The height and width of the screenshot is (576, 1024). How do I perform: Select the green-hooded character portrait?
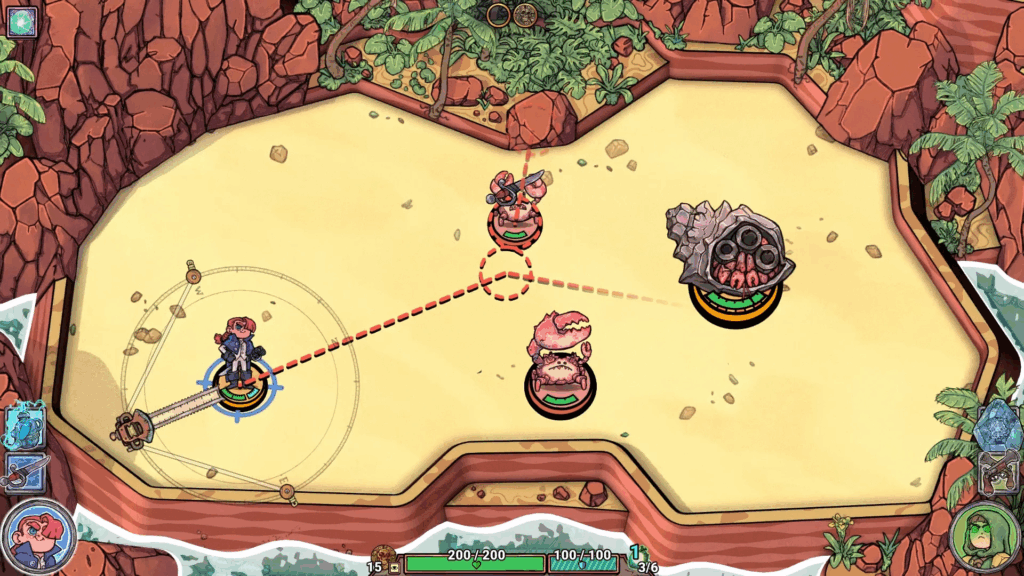(x=984, y=535)
